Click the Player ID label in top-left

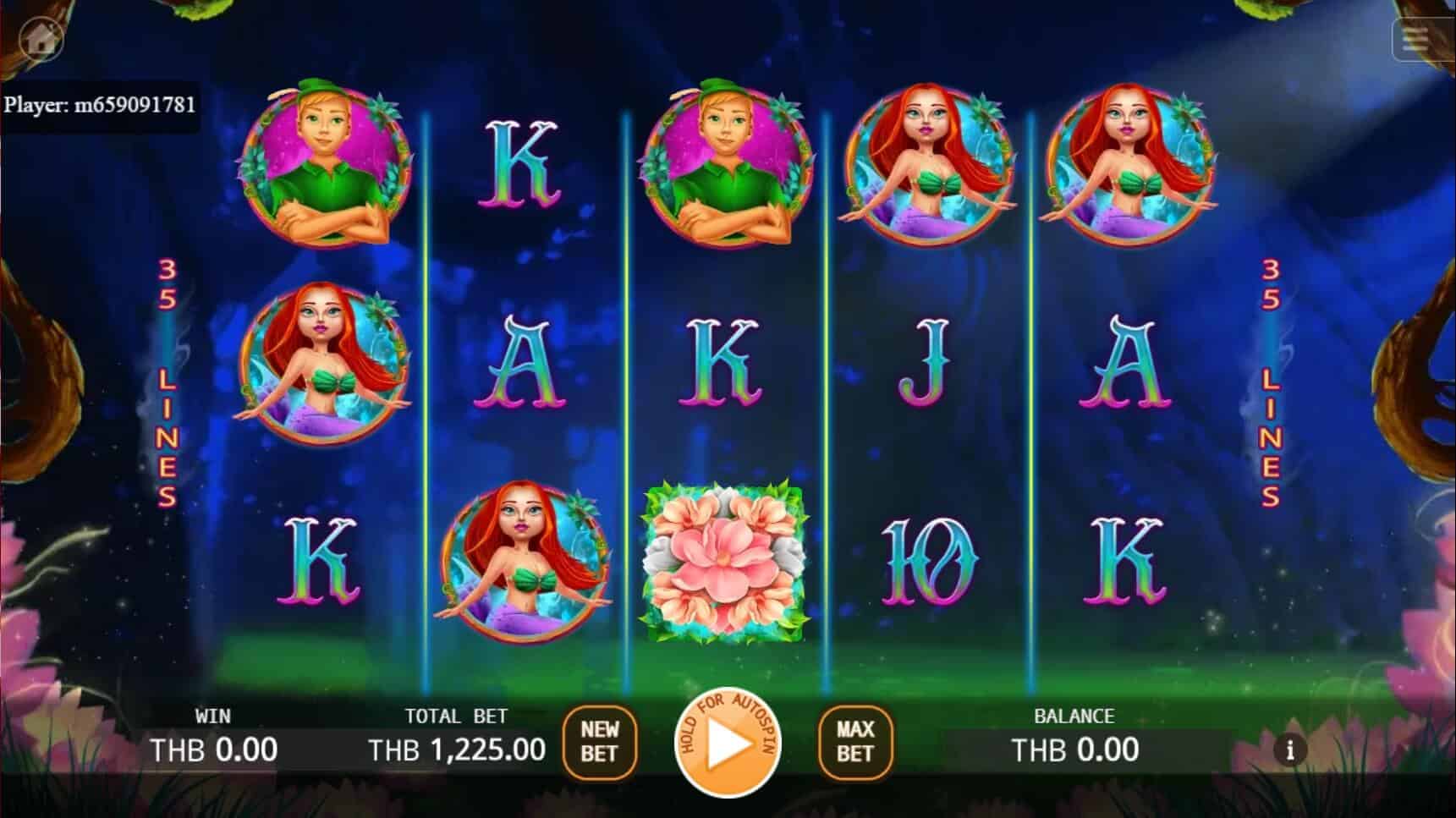point(102,106)
